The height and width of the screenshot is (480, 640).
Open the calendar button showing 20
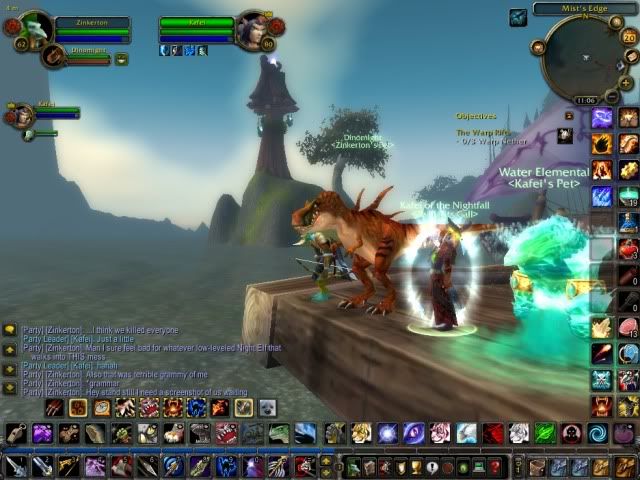[628, 37]
